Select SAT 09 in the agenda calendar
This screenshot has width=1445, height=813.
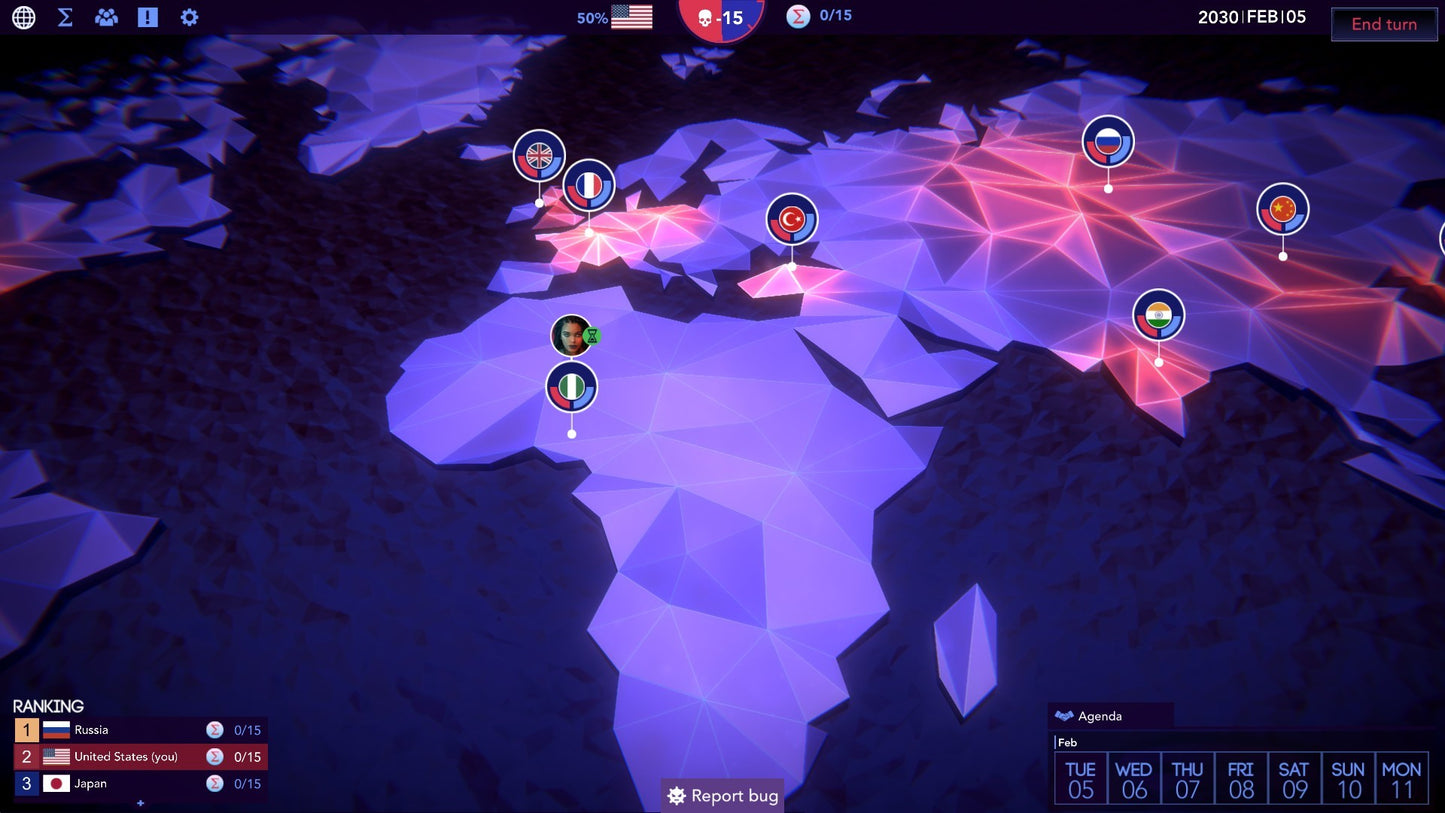point(1294,777)
